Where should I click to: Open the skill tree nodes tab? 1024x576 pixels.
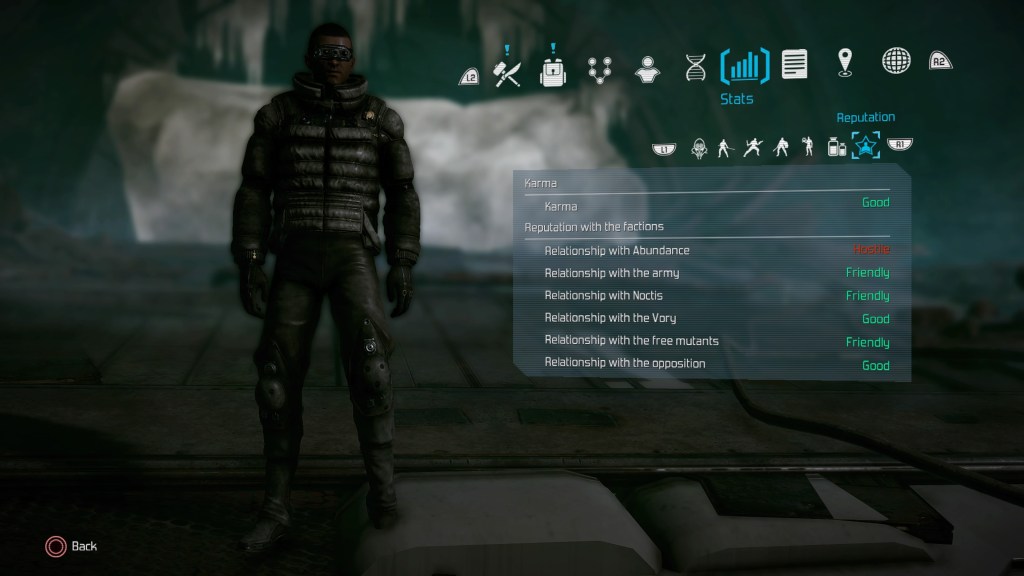[599, 67]
